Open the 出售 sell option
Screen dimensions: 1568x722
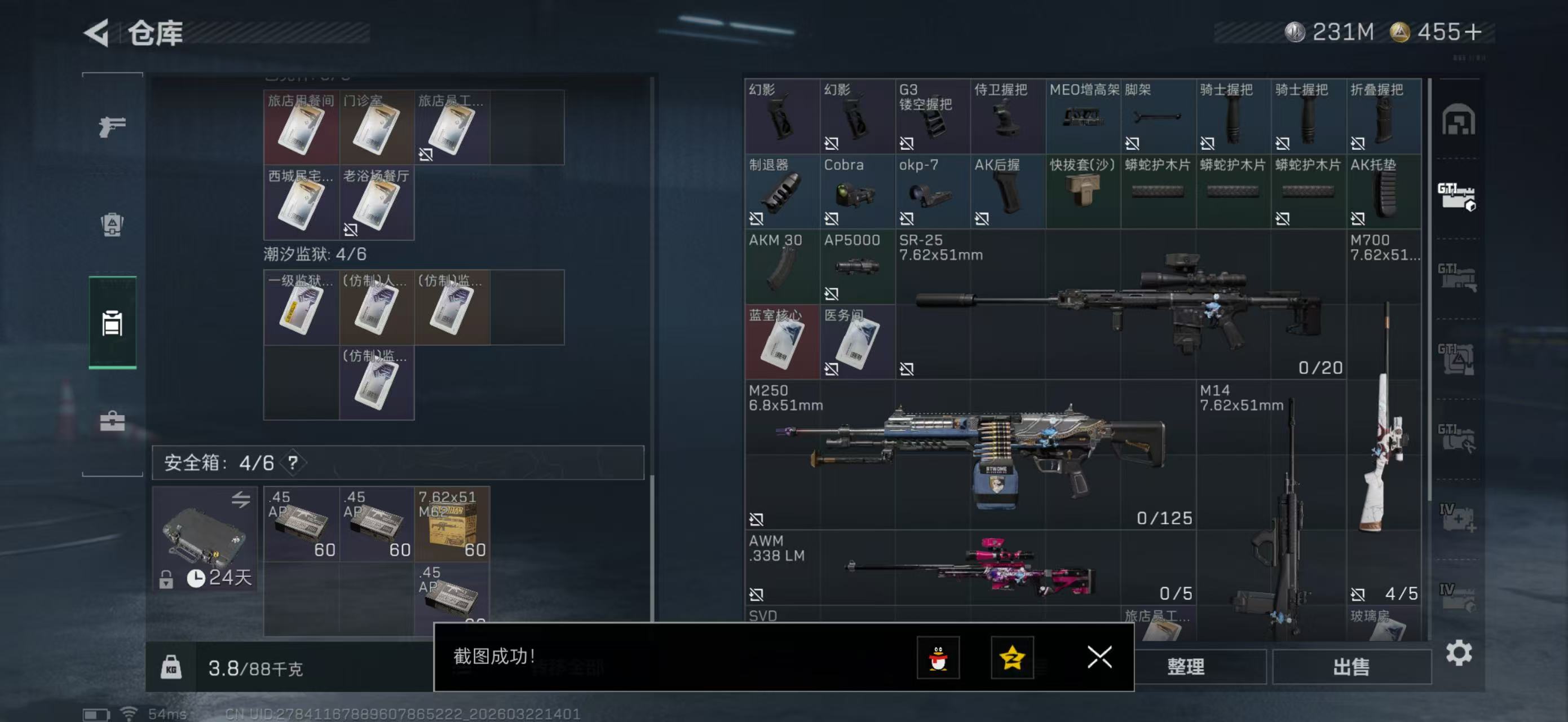(x=1351, y=667)
